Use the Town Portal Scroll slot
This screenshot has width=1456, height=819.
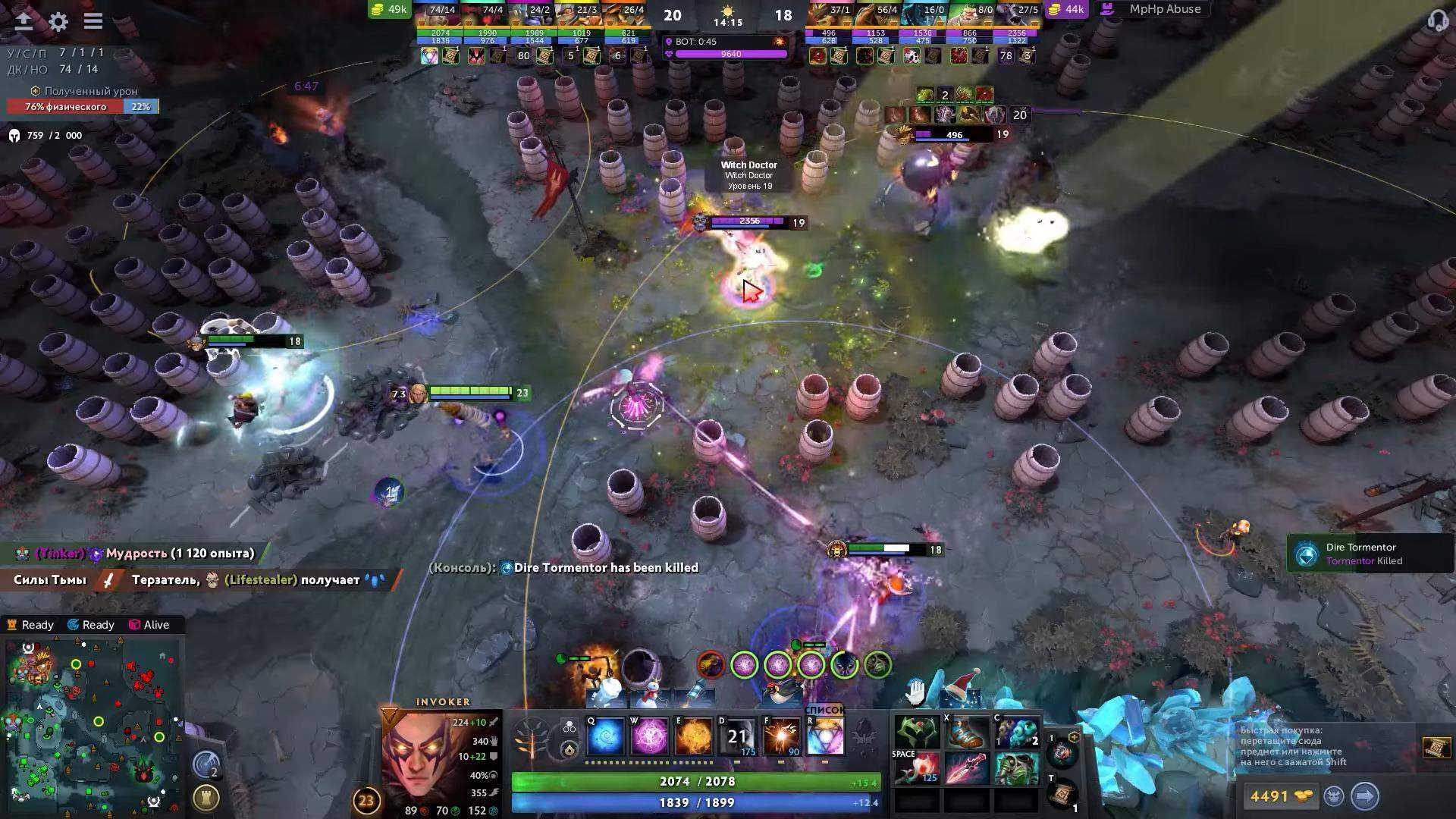pos(1062,794)
